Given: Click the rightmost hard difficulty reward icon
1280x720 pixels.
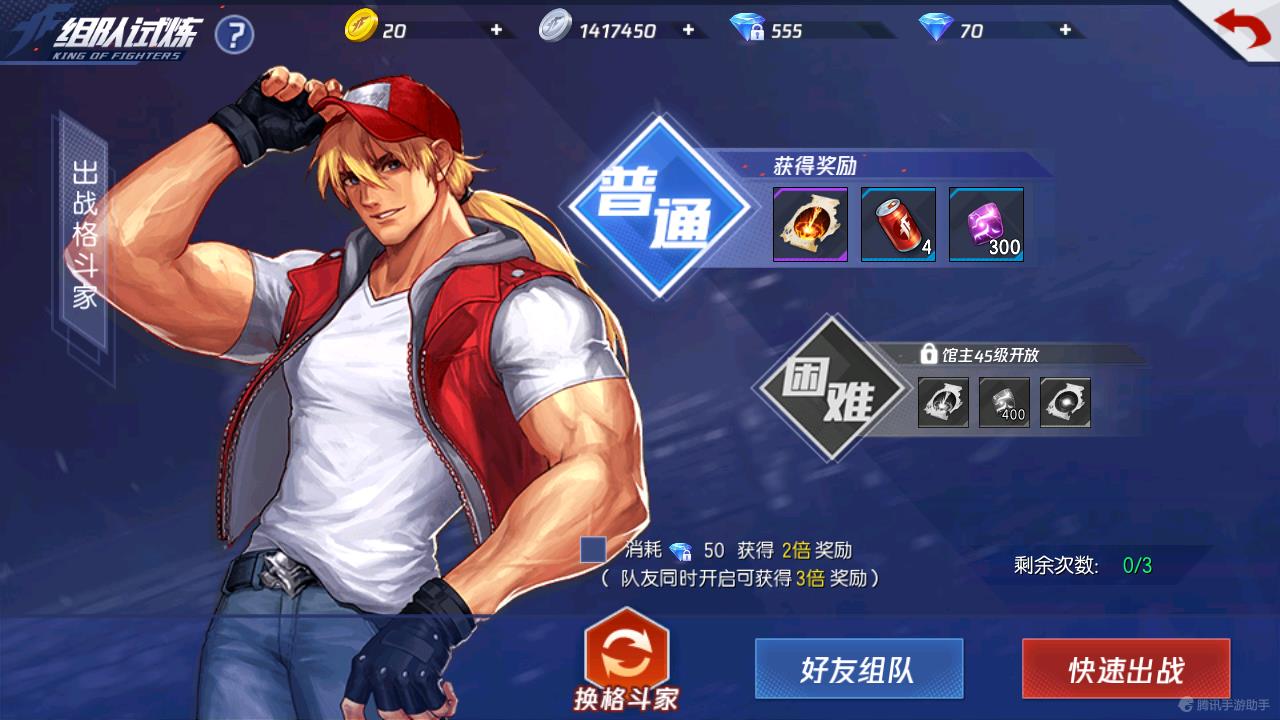Looking at the screenshot, I should tap(1063, 404).
